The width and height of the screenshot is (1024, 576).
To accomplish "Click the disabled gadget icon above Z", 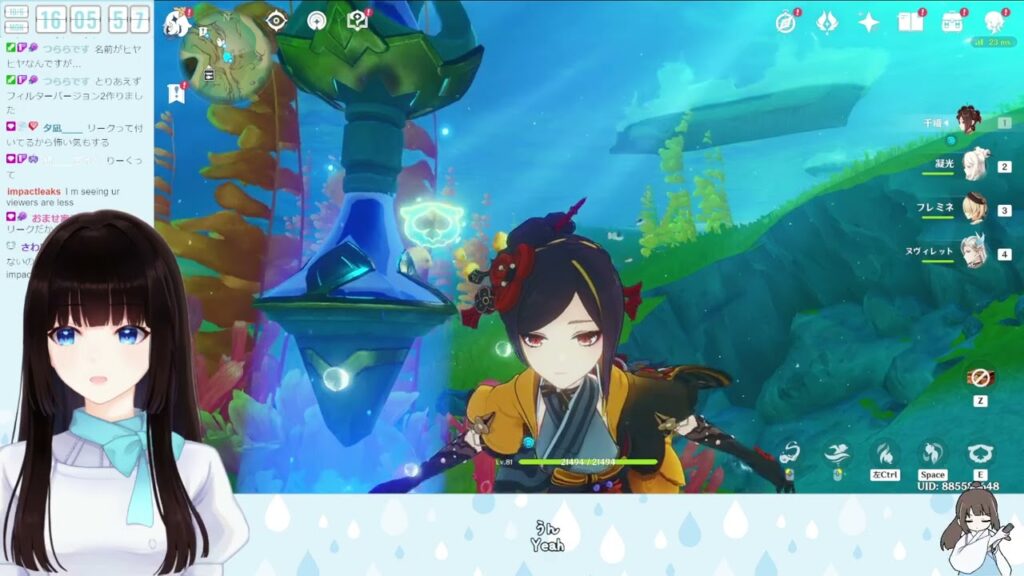I will 979,378.
